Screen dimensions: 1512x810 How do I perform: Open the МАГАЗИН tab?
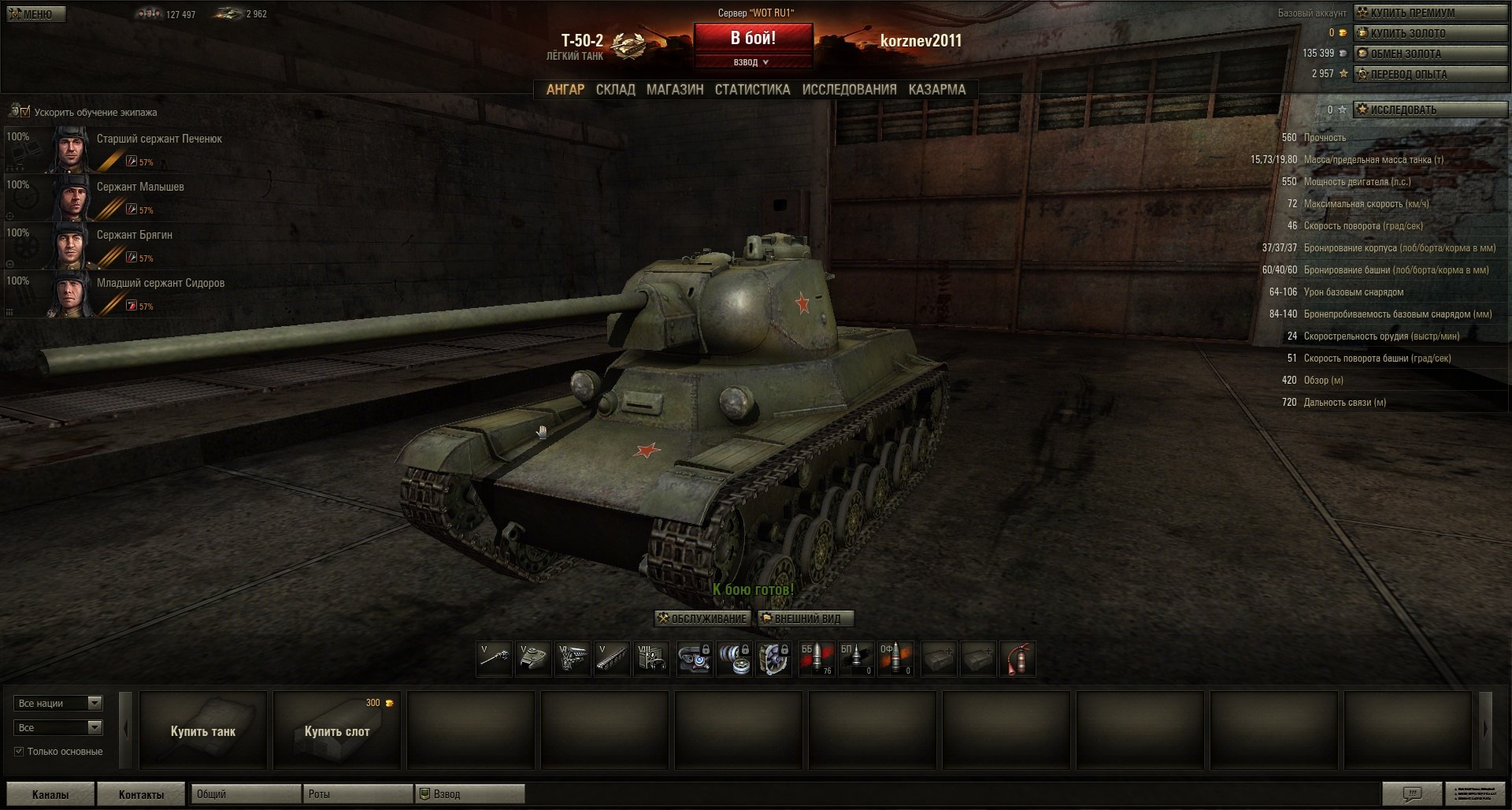[675, 90]
